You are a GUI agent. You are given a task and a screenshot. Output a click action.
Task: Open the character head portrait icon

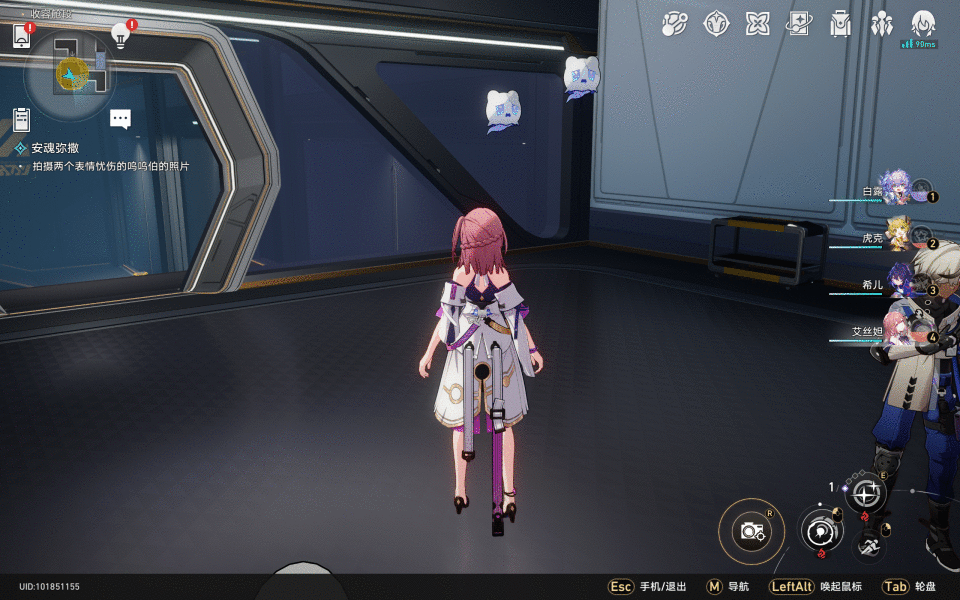922,22
